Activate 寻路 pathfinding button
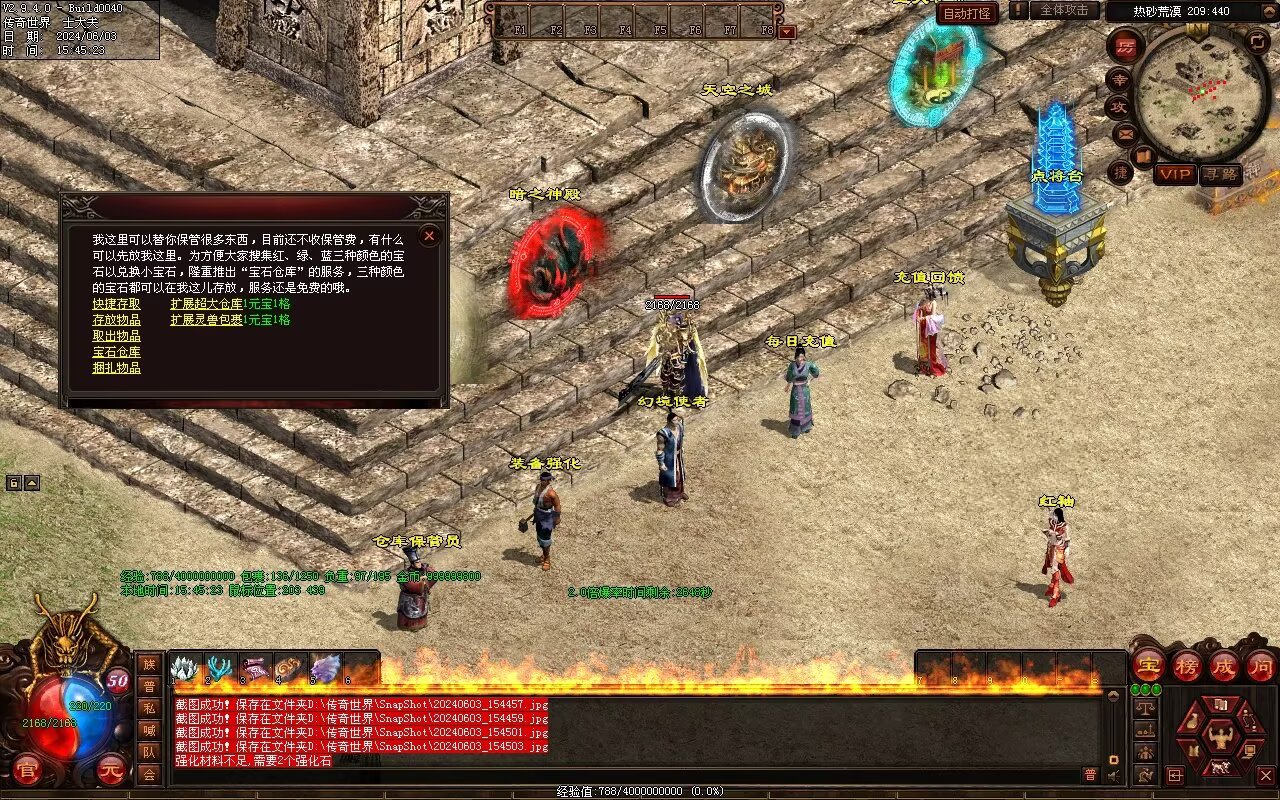 tap(1220, 174)
